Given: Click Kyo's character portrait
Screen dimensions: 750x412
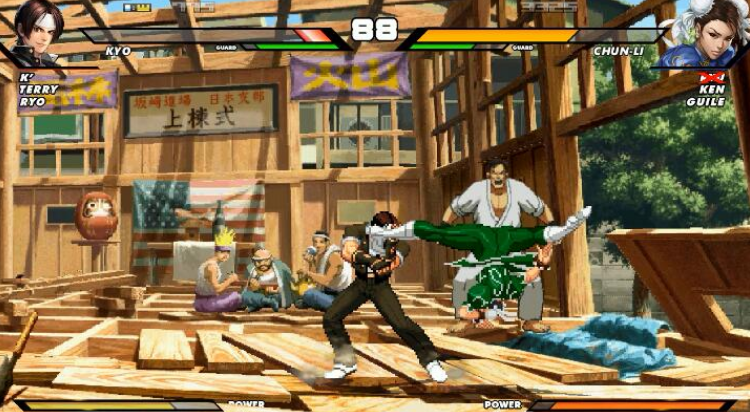Looking at the screenshot, I should pyautogui.click(x=36, y=33).
